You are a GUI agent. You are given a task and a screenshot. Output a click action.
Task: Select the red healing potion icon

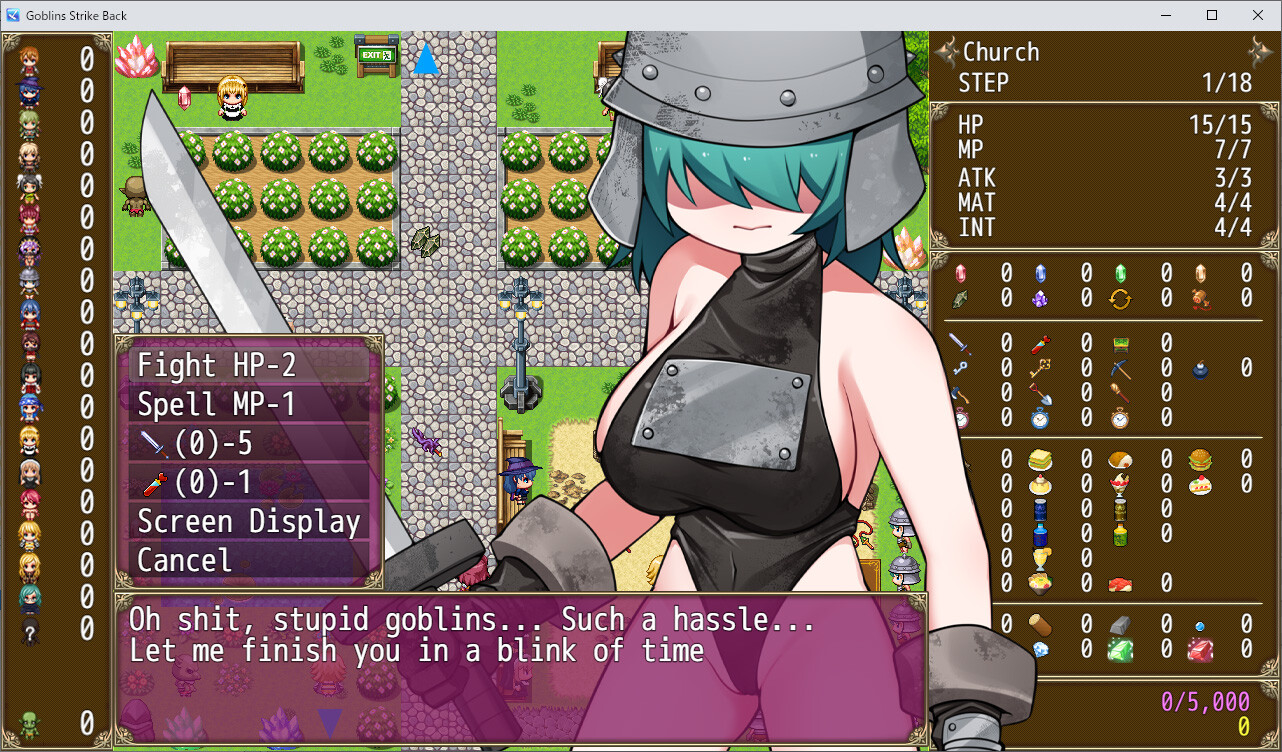click(x=1038, y=344)
